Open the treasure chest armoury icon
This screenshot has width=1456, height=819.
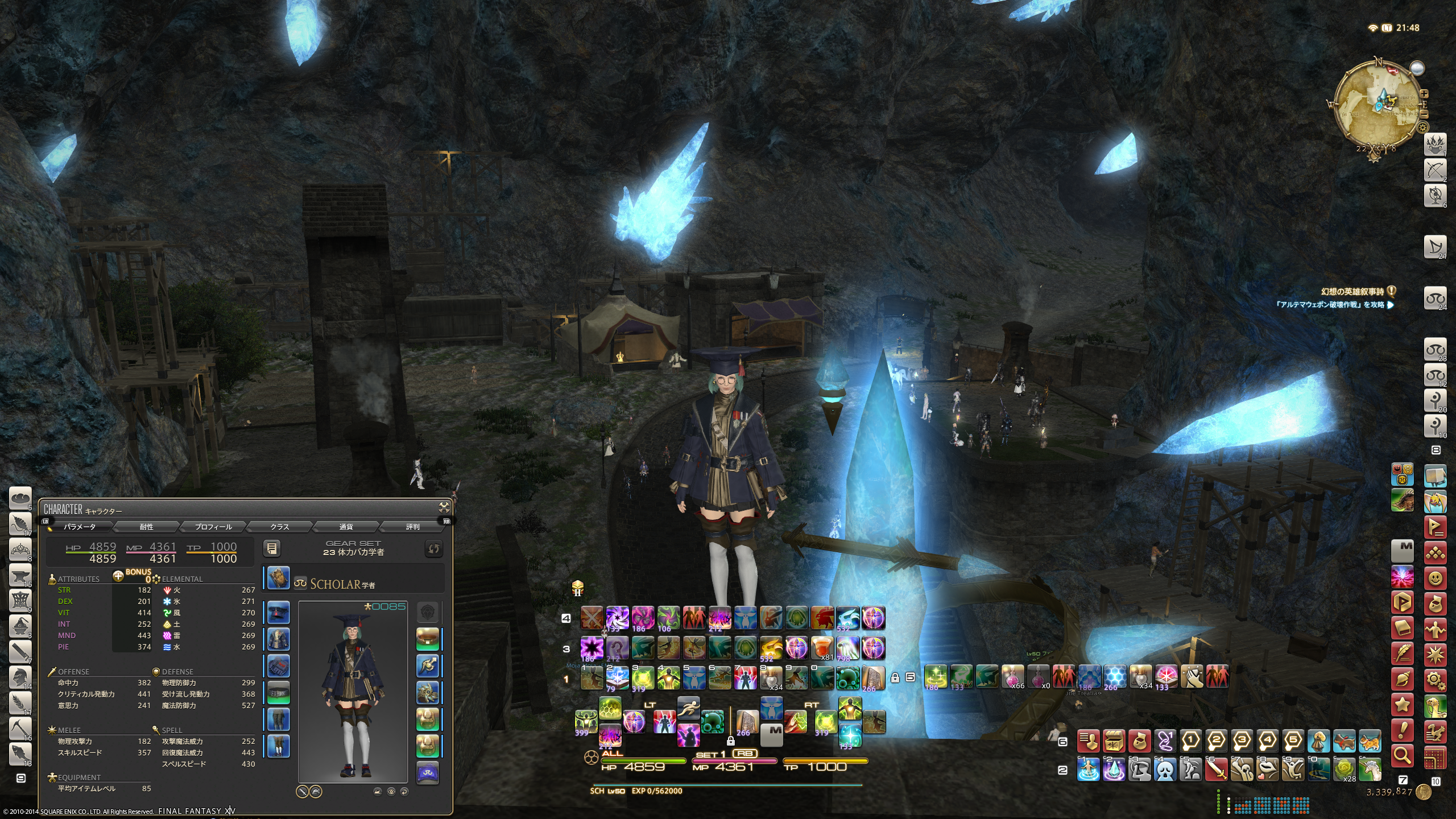click(1114, 742)
